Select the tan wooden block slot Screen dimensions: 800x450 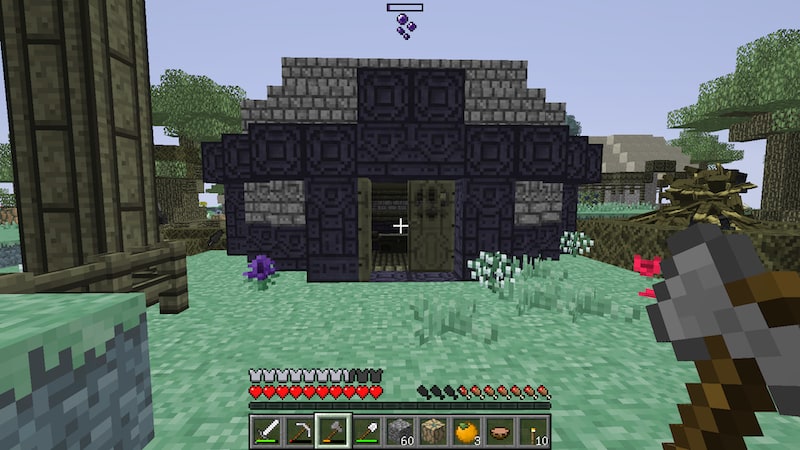coord(433,430)
